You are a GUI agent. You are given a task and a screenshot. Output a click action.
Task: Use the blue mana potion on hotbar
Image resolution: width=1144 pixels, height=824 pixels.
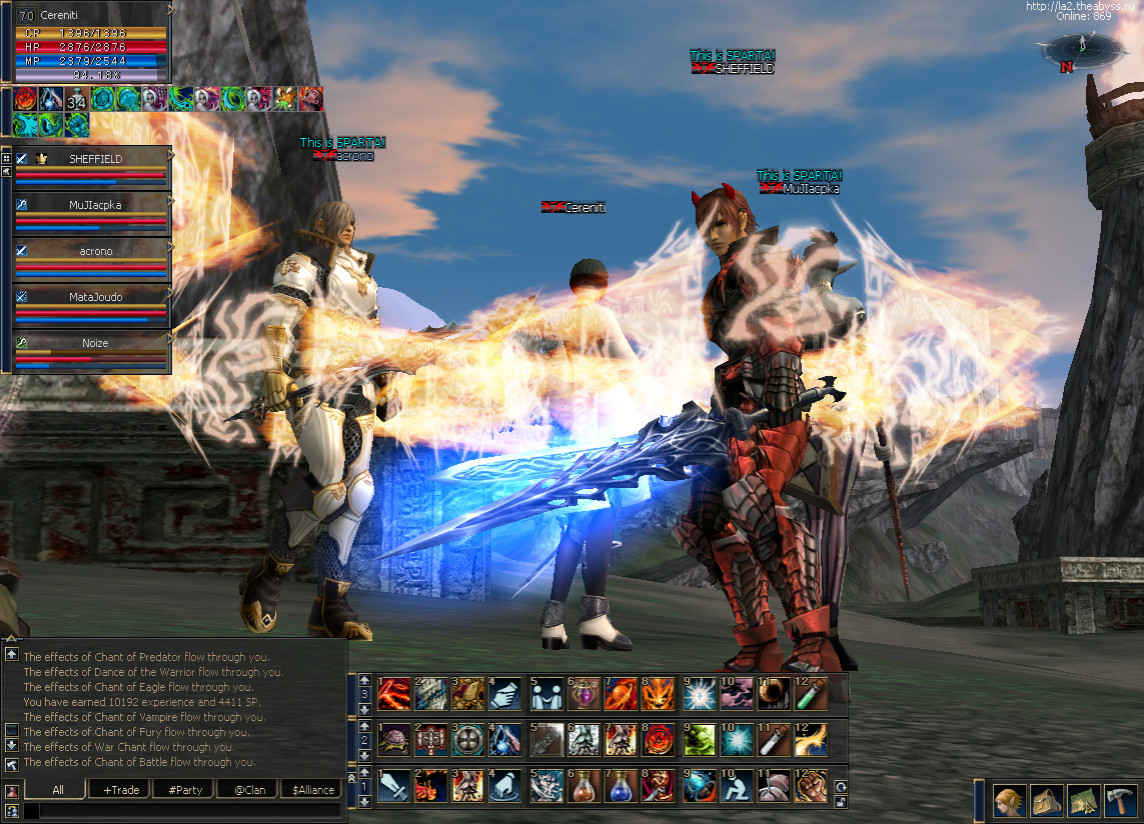[620, 786]
